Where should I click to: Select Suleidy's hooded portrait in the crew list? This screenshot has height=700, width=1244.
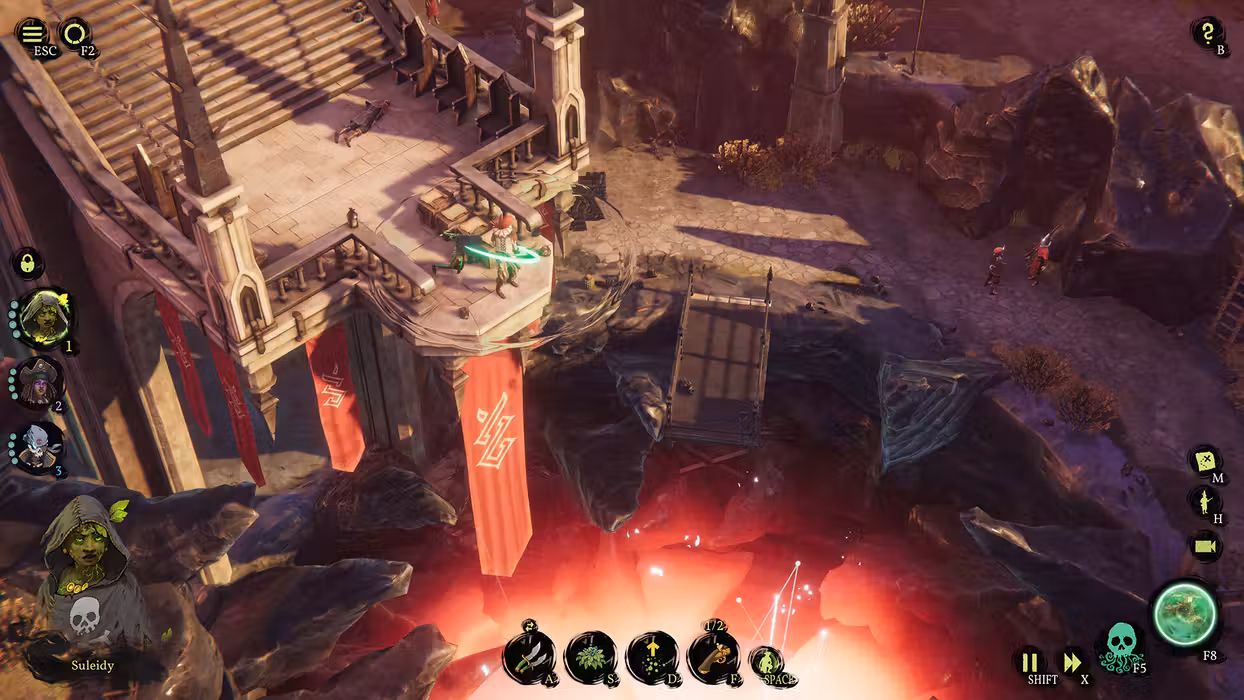coord(43,318)
